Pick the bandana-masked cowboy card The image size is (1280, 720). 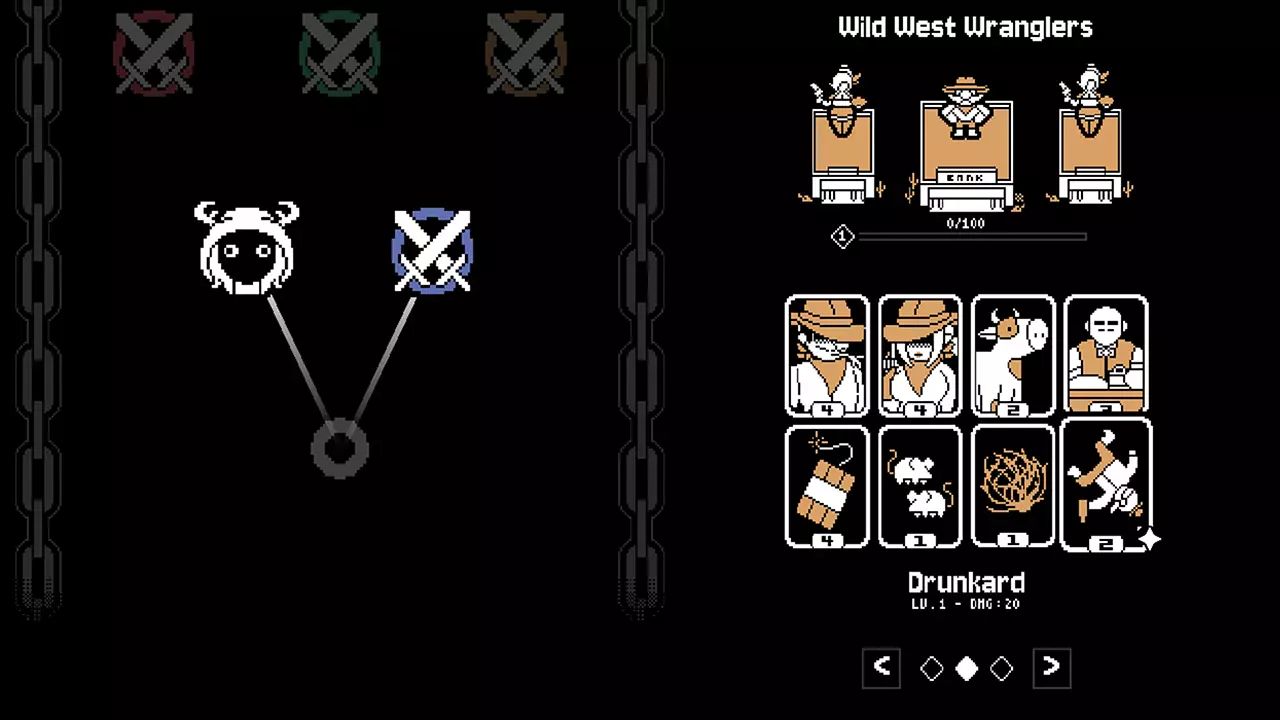pyautogui.click(x=827, y=355)
